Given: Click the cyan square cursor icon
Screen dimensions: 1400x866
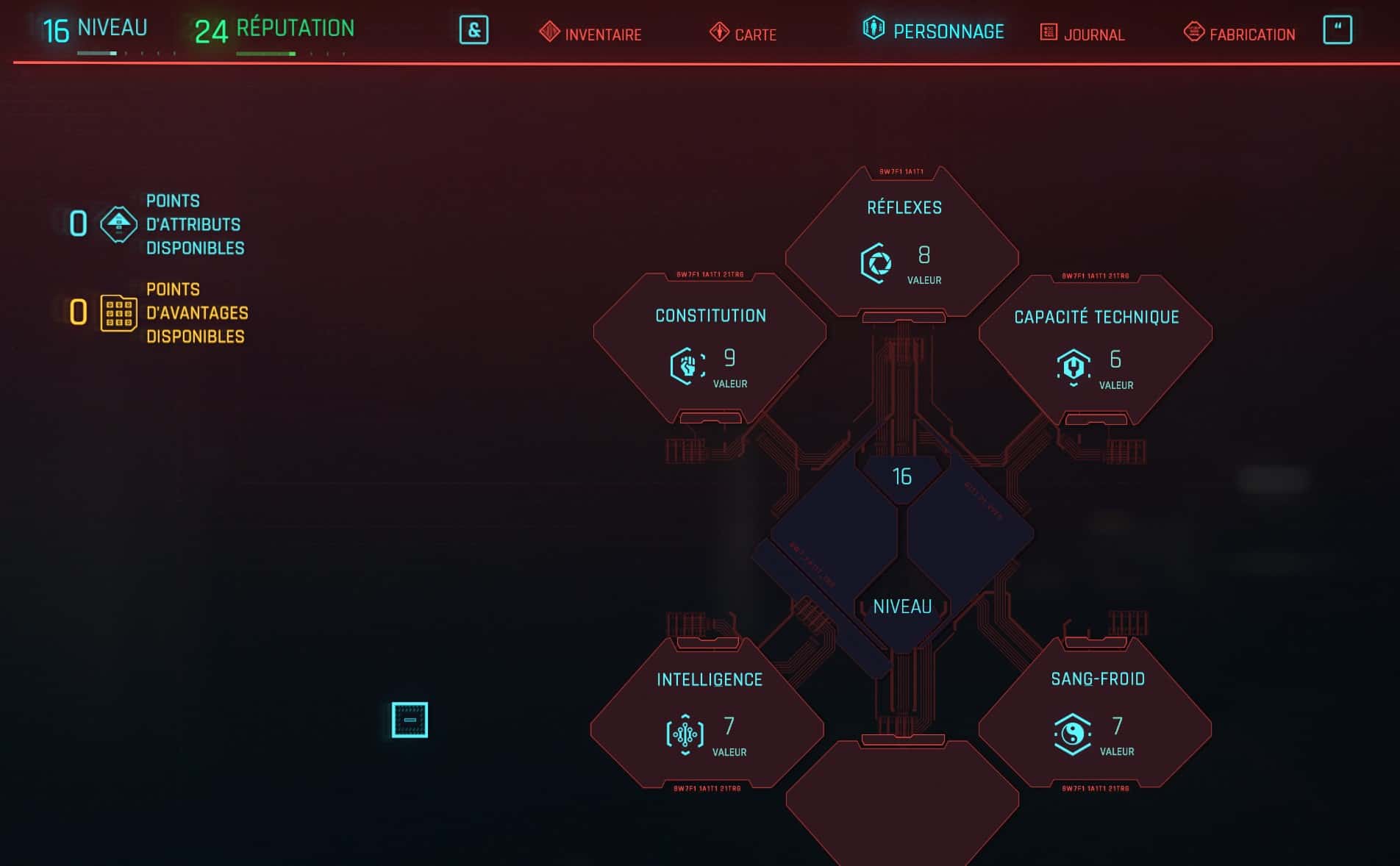Looking at the screenshot, I should [410, 720].
